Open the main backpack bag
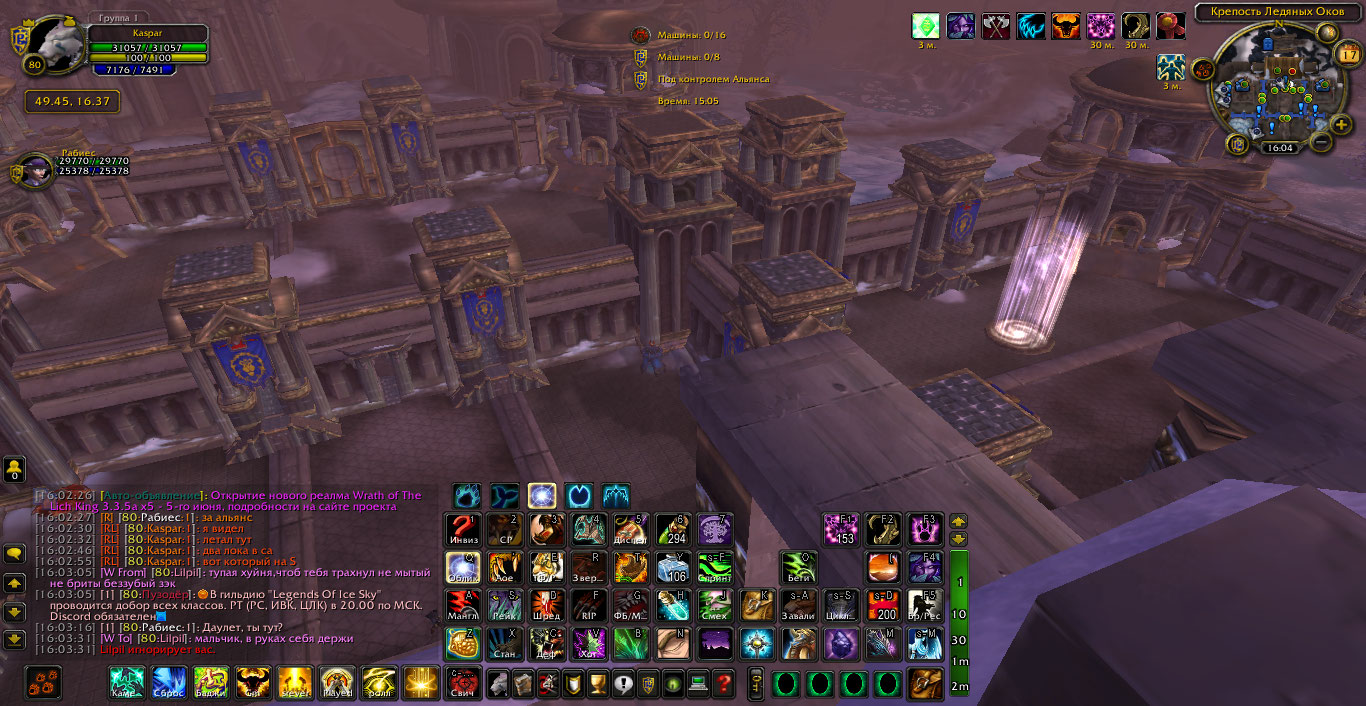Viewport: 1366px width, 706px height. pos(925,684)
